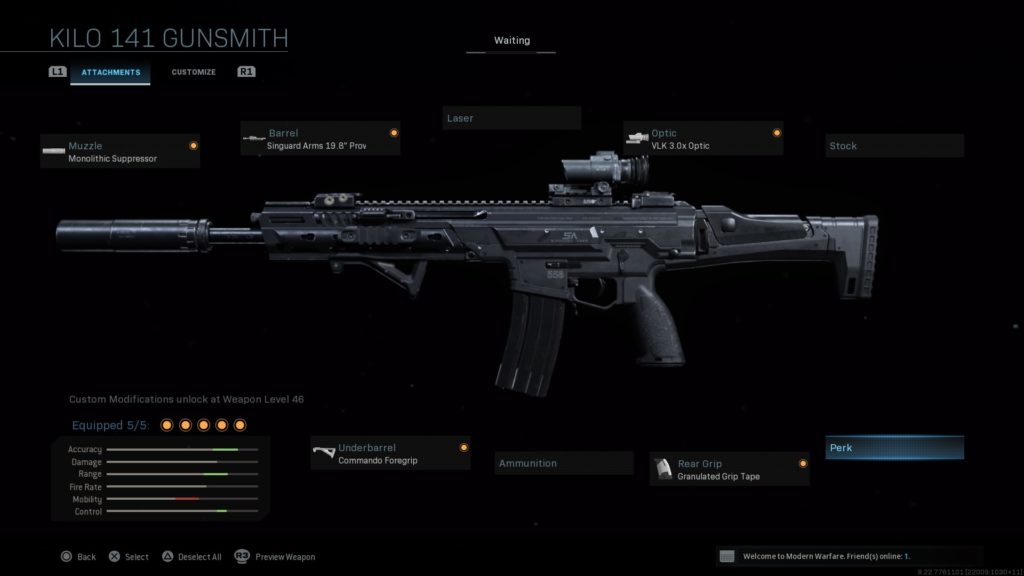Click the Back option
This screenshot has height=576, width=1024.
(78, 557)
